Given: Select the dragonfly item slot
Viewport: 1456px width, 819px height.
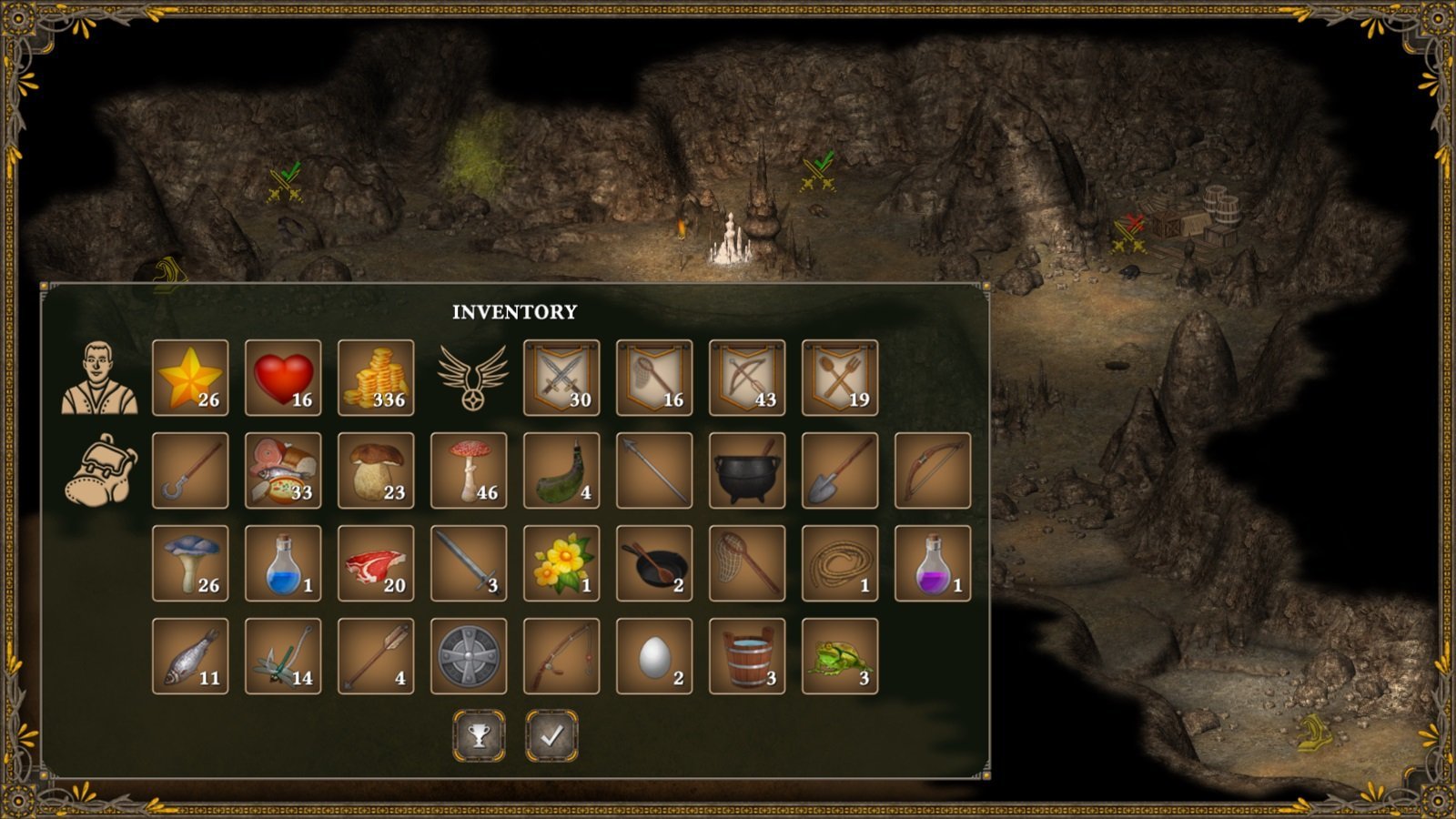Looking at the screenshot, I should (x=283, y=656).
